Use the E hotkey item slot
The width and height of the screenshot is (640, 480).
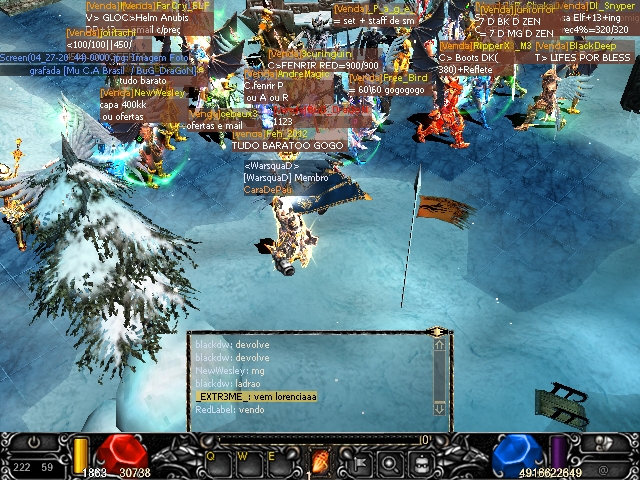coord(275,462)
